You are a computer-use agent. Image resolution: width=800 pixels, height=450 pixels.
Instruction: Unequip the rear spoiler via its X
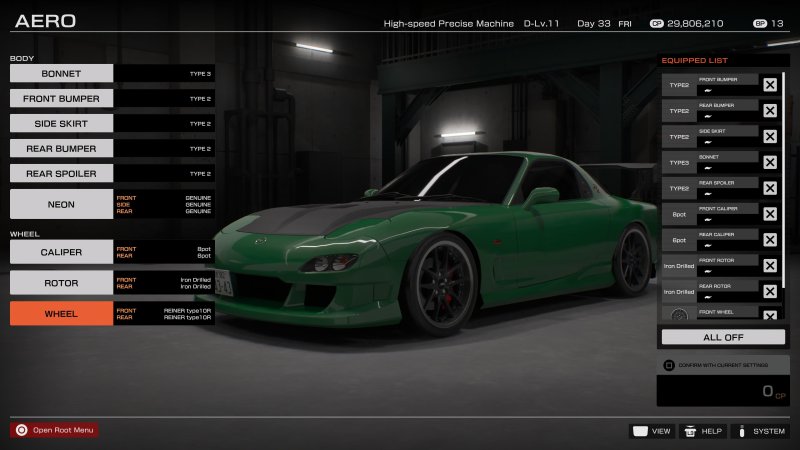[770, 188]
